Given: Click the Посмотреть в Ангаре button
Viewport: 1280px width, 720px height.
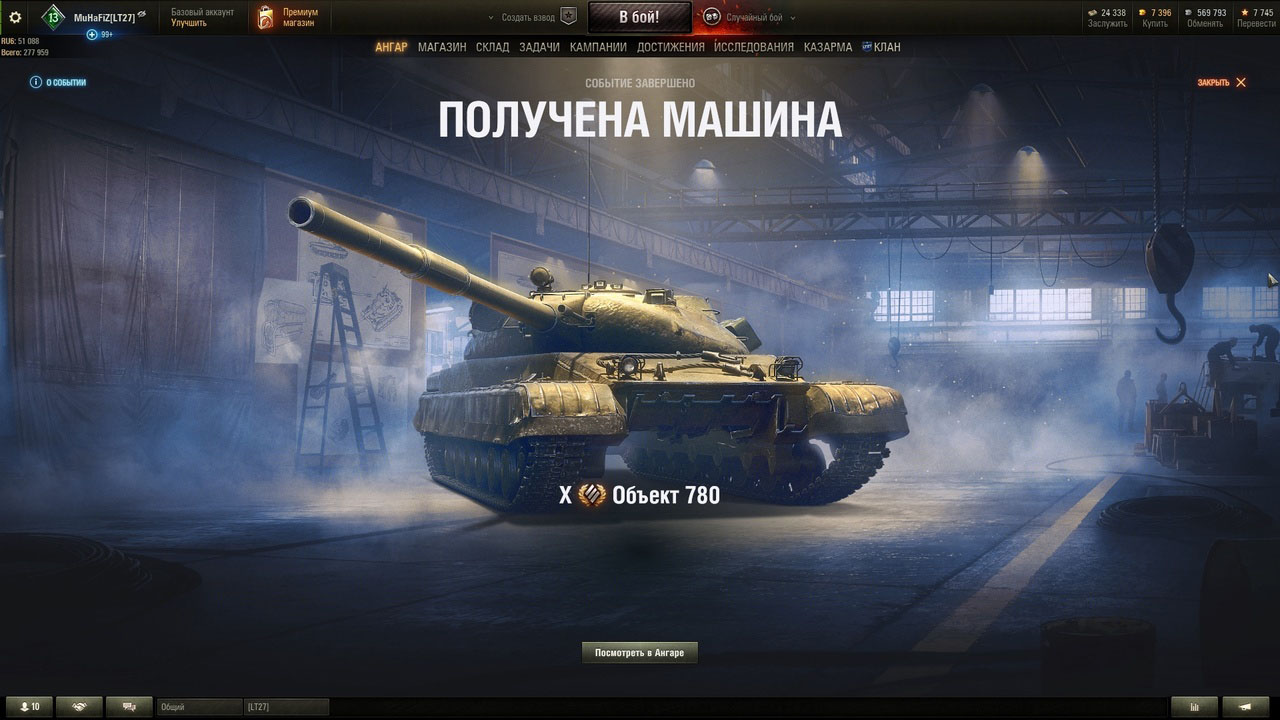Looking at the screenshot, I should coord(639,652).
